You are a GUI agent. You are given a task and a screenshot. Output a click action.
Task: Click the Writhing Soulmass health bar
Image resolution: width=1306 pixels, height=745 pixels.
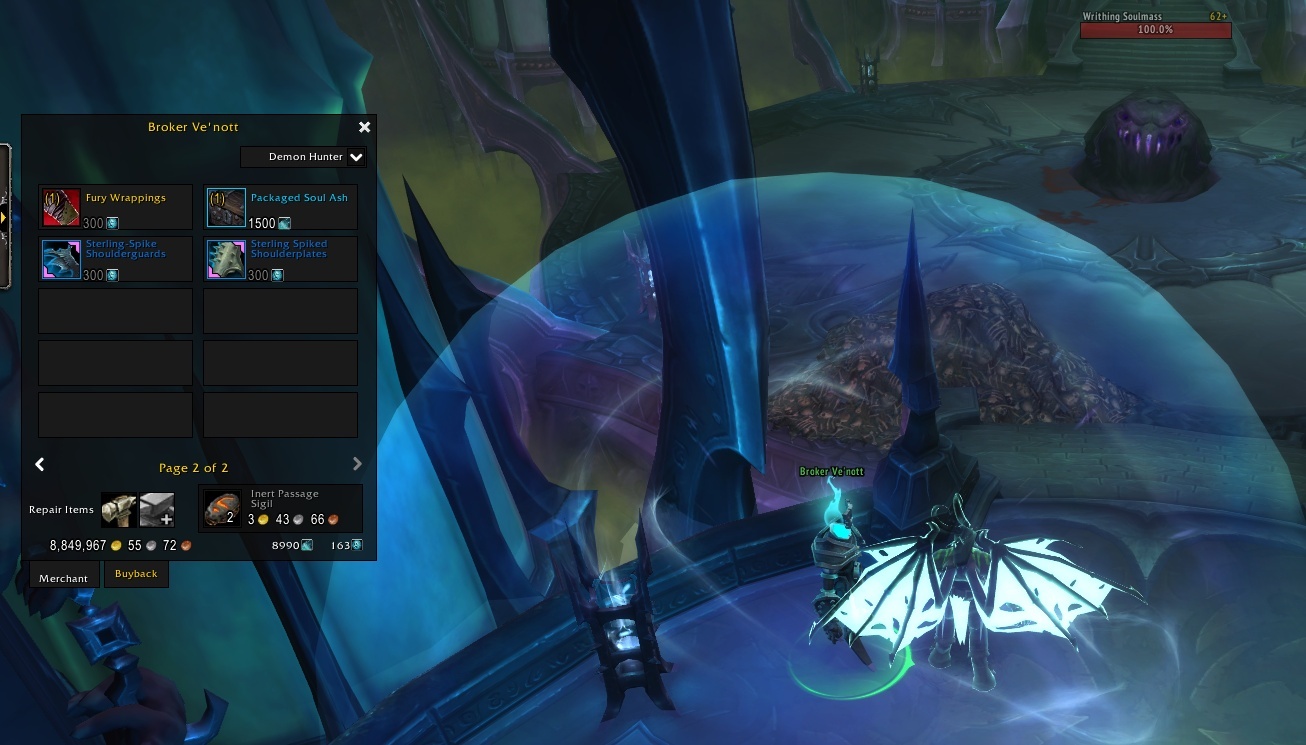coord(1155,29)
